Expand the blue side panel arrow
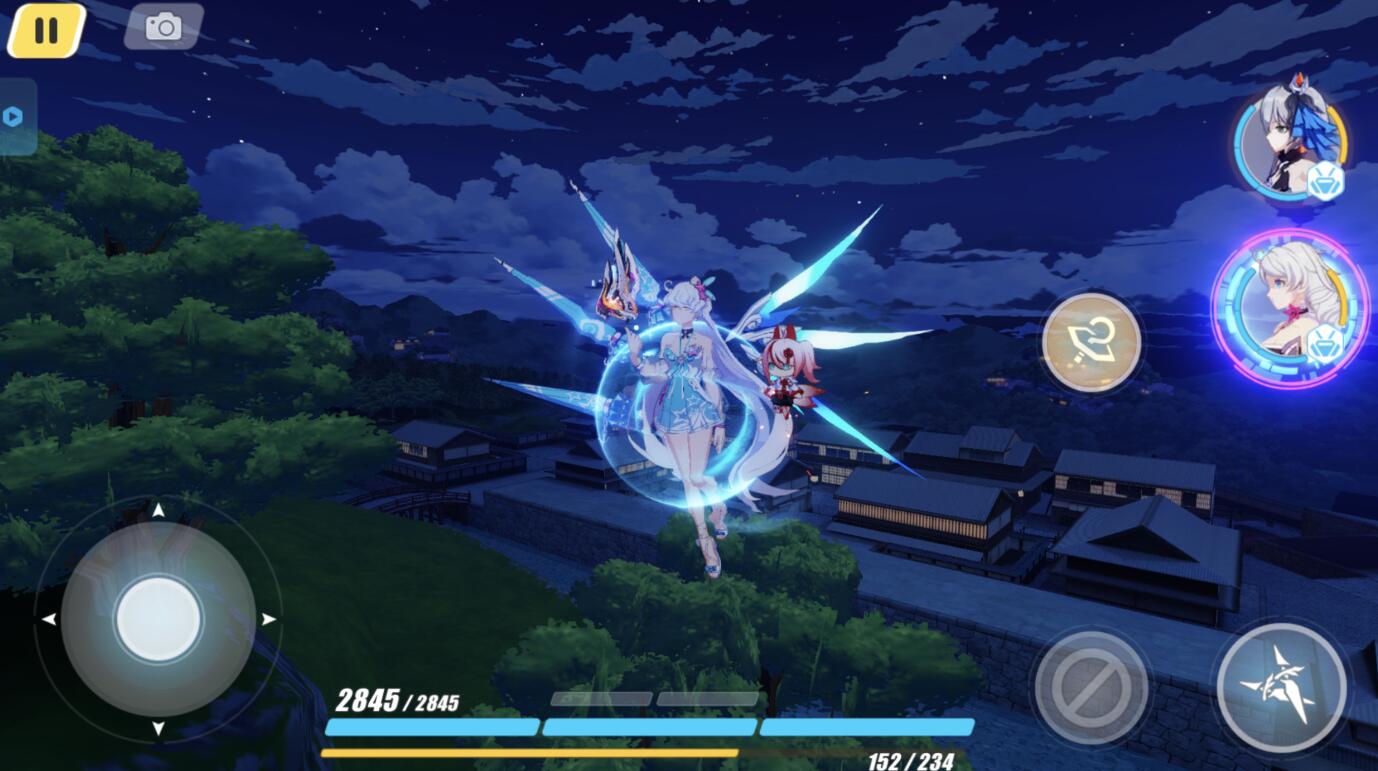Screen dimensions: 1378x771 (x=13, y=117)
